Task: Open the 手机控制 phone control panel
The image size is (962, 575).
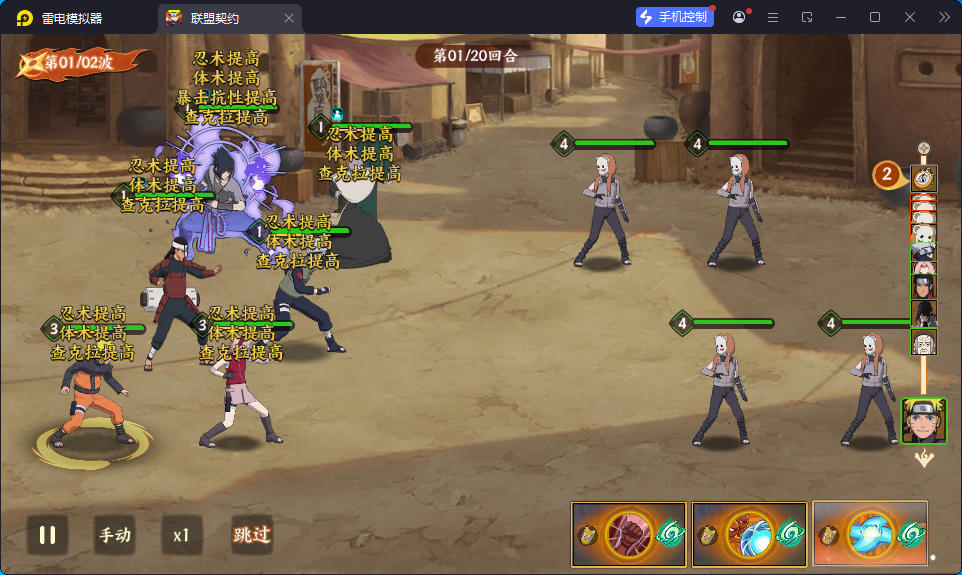Action: pyautogui.click(x=674, y=17)
